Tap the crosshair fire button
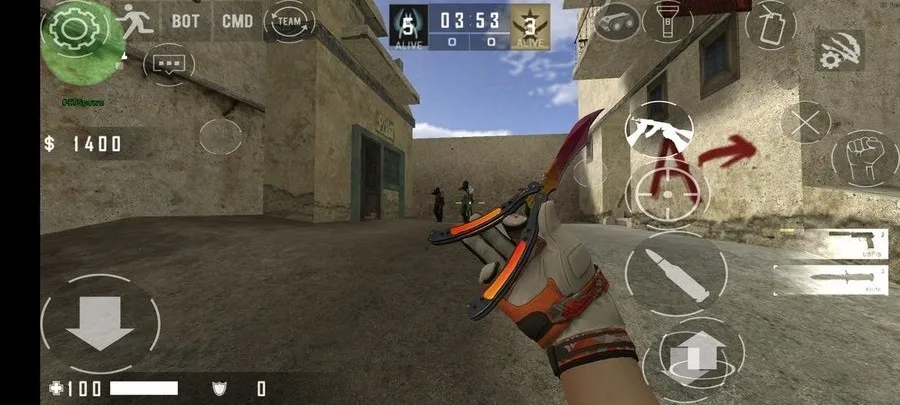The image size is (900, 405). (666, 186)
